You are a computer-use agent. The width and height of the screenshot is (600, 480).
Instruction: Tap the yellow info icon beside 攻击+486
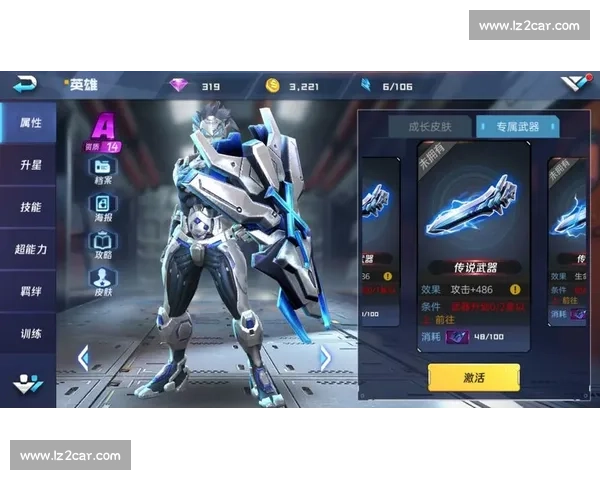[515, 289]
